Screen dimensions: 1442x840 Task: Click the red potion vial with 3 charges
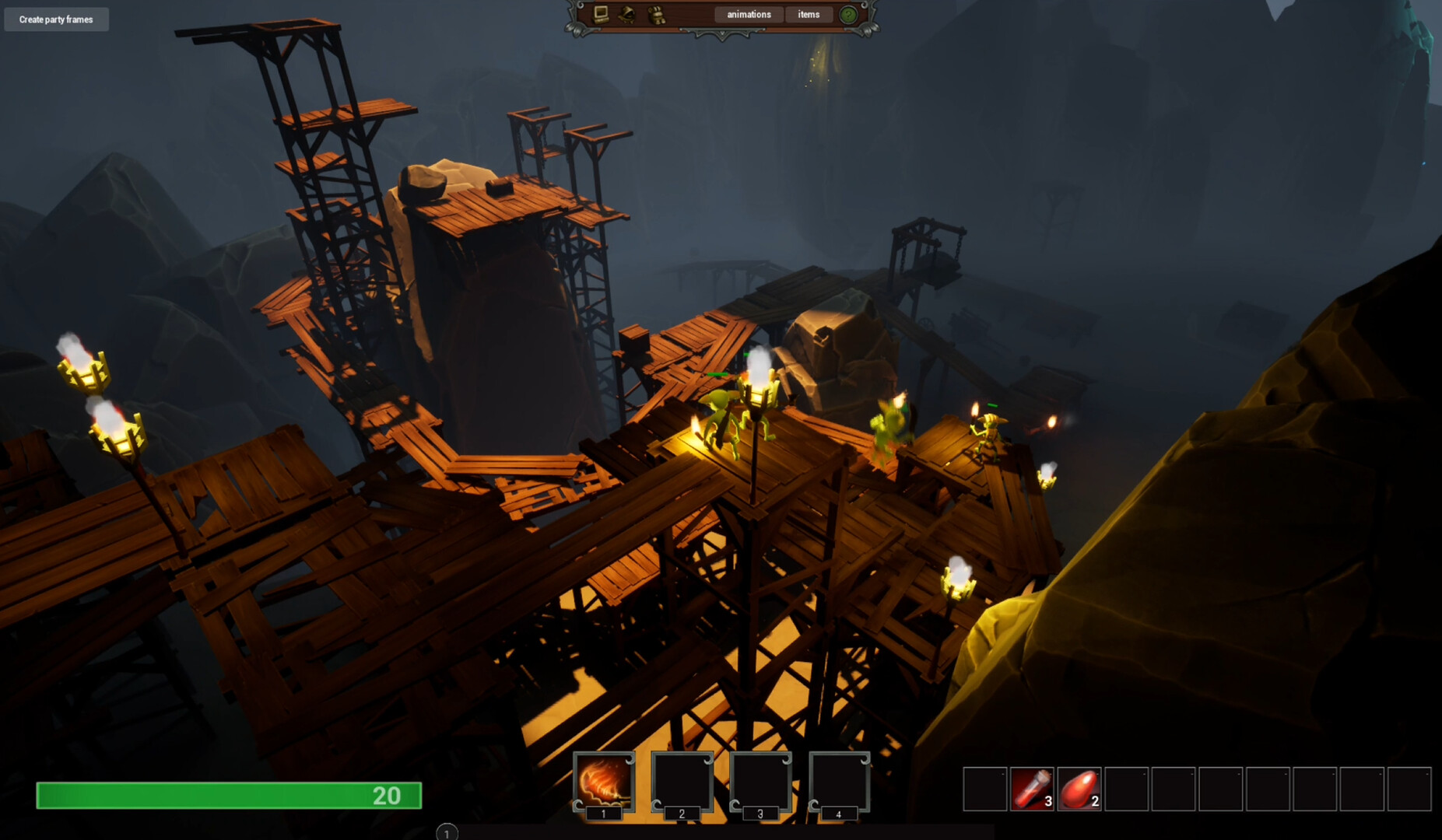1033,788
